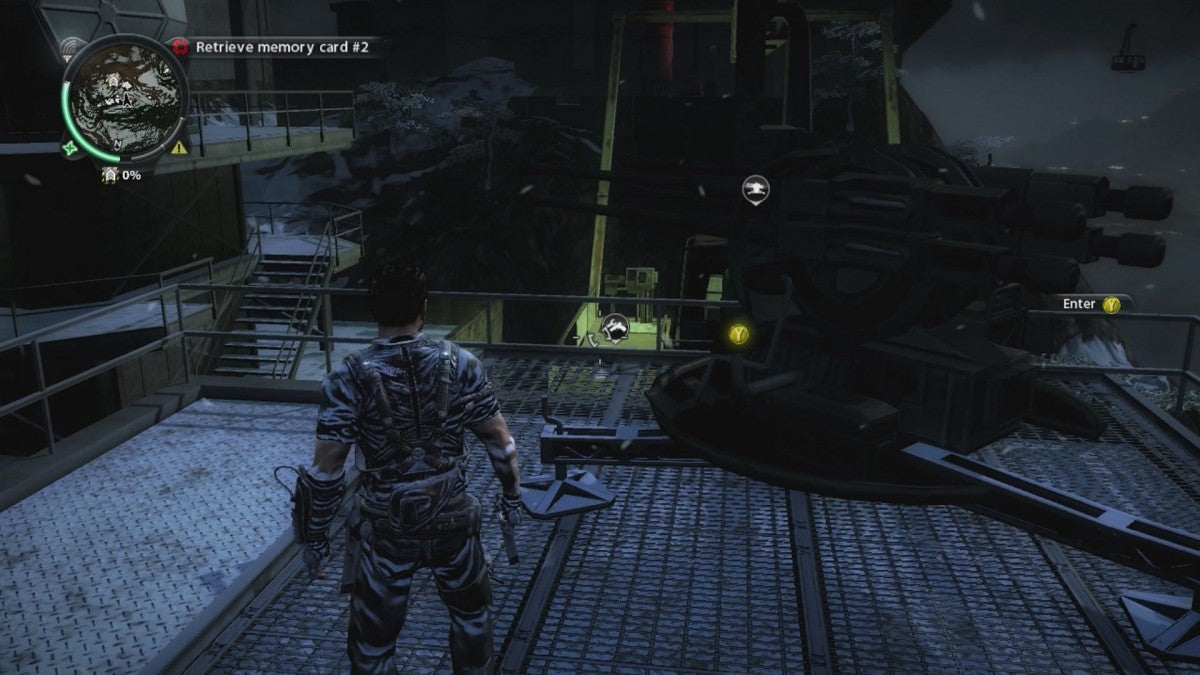The image size is (1200, 675).
Task: Click the yellow warning triangle icon
Action: tap(179, 147)
